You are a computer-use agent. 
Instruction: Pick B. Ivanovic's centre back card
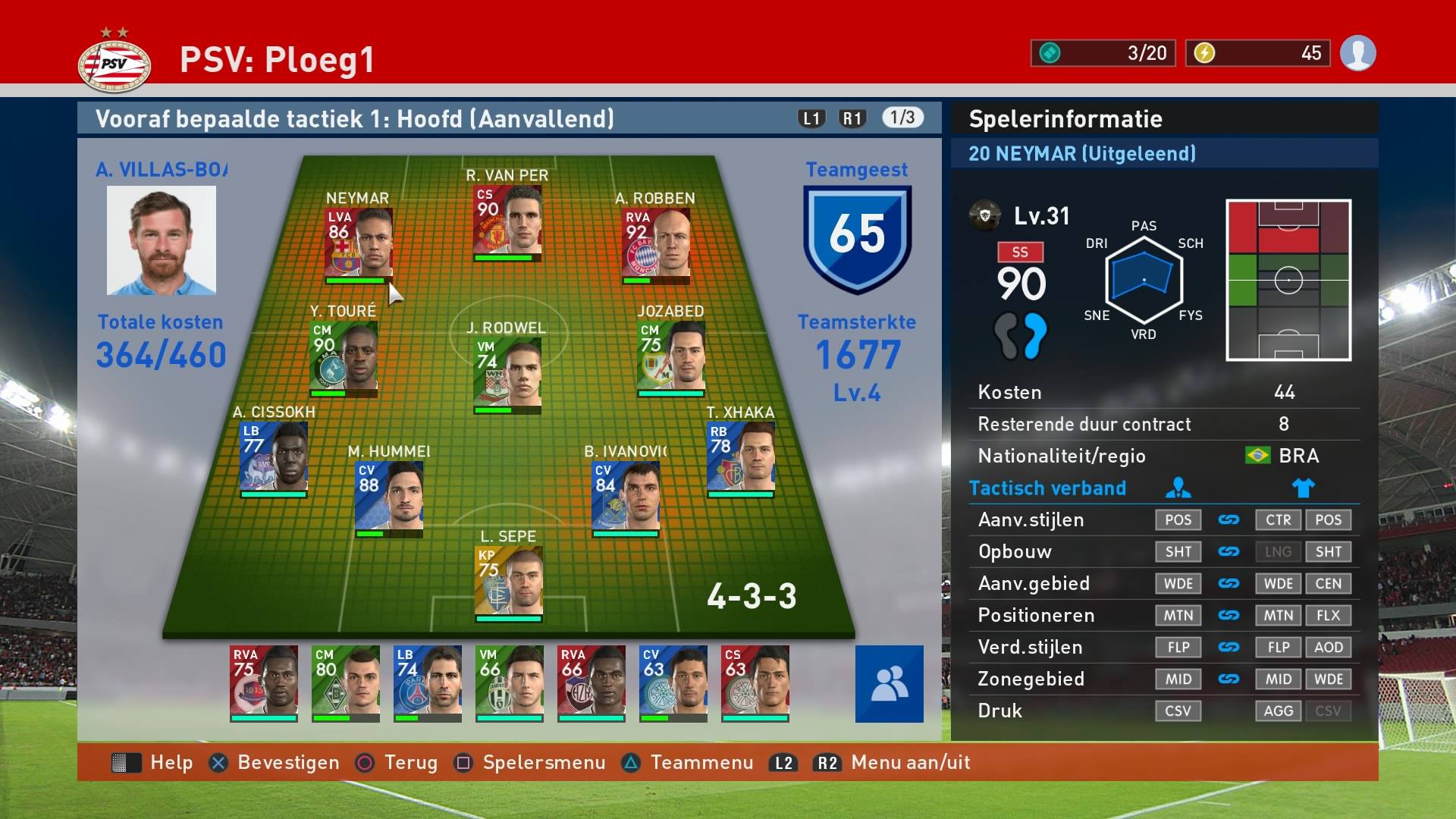click(626, 497)
